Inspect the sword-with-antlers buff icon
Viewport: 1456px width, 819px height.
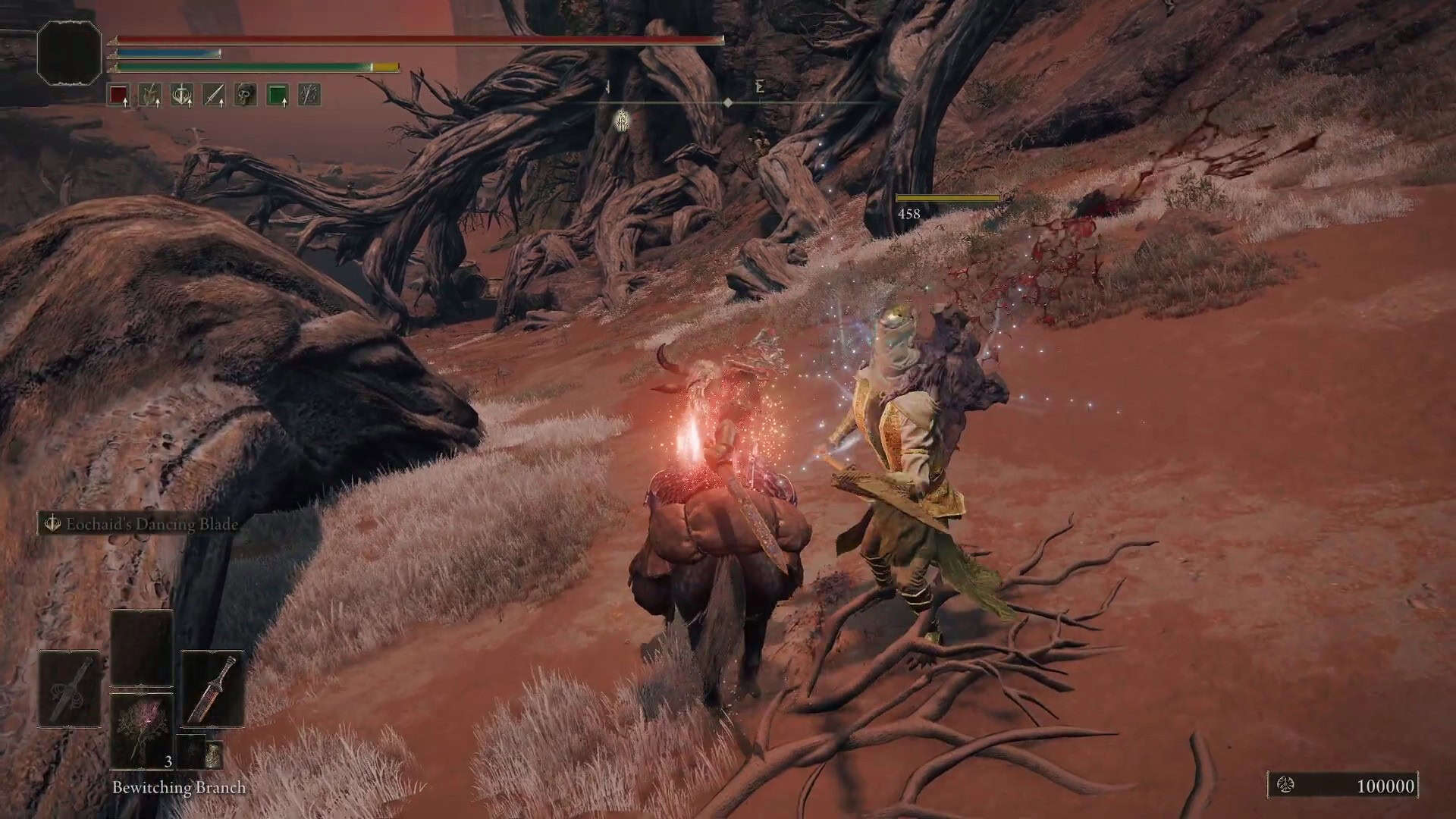pyautogui.click(x=182, y=95)
